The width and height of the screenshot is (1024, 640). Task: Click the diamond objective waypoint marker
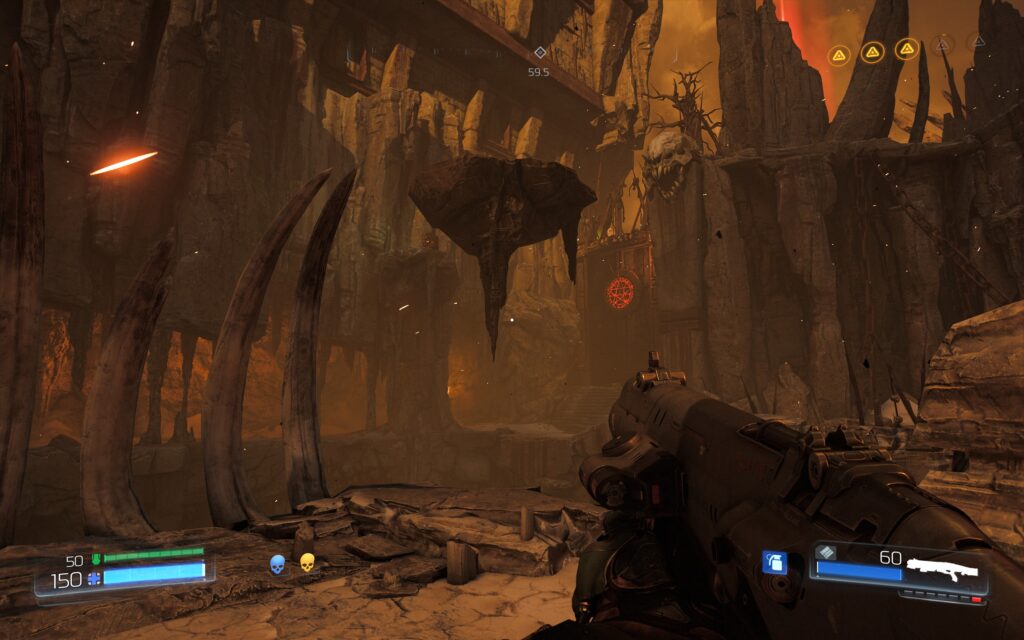(540, 52)
